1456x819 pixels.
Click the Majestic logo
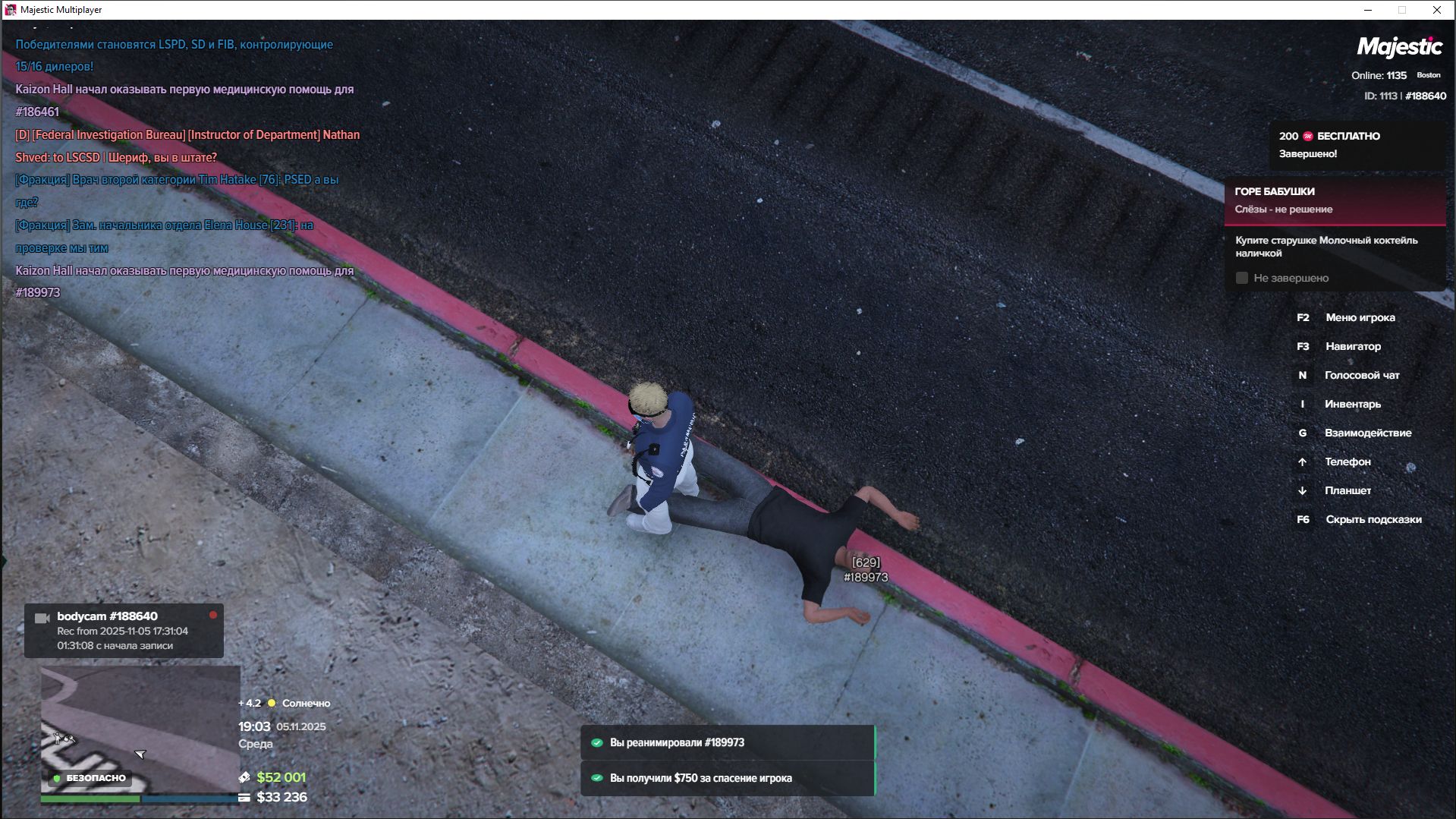coord(1399,47)
